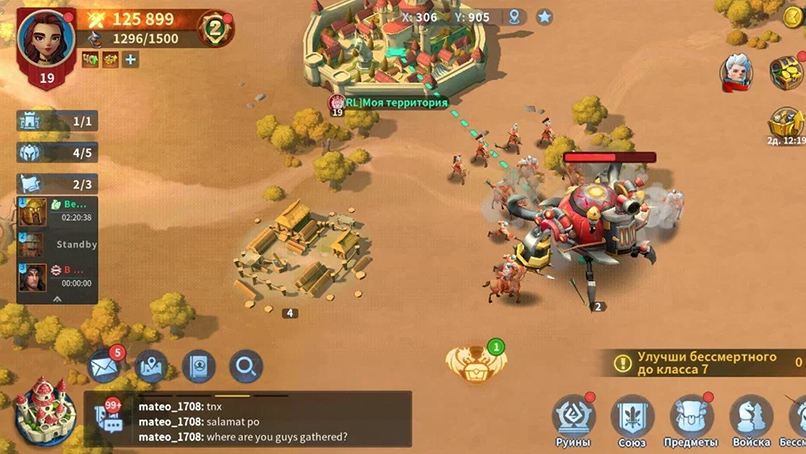
Task: Open the Руины menu
Action: (x=574, y=419)
